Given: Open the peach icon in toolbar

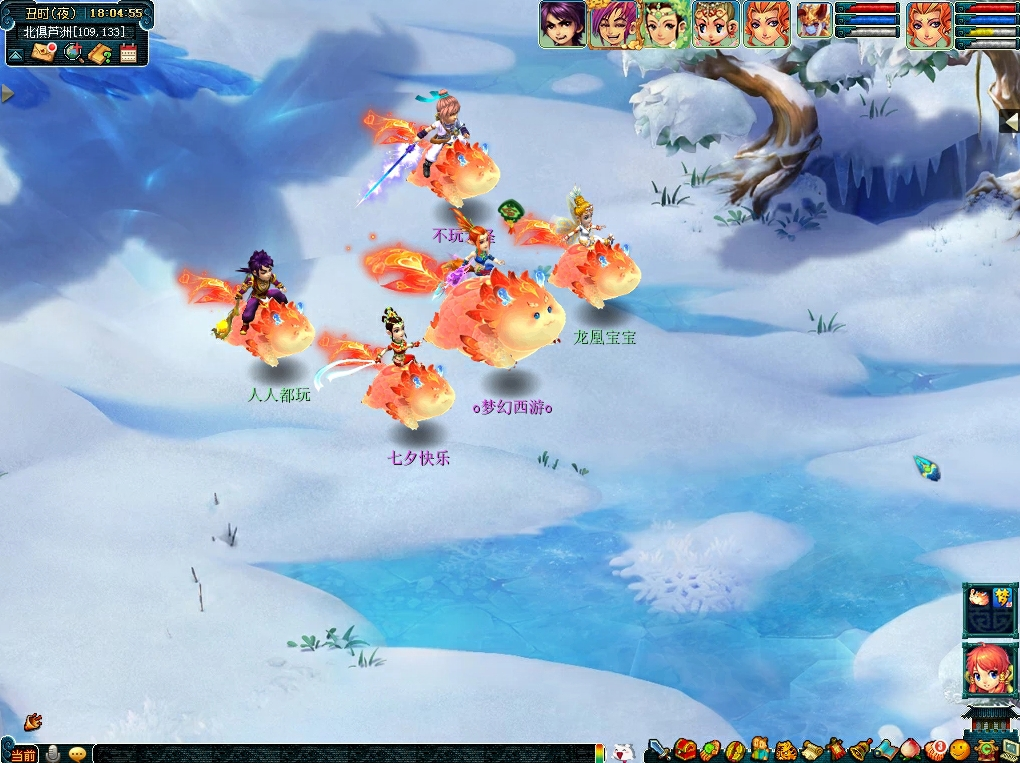Looking at the screenshot, I should (910, 749).
